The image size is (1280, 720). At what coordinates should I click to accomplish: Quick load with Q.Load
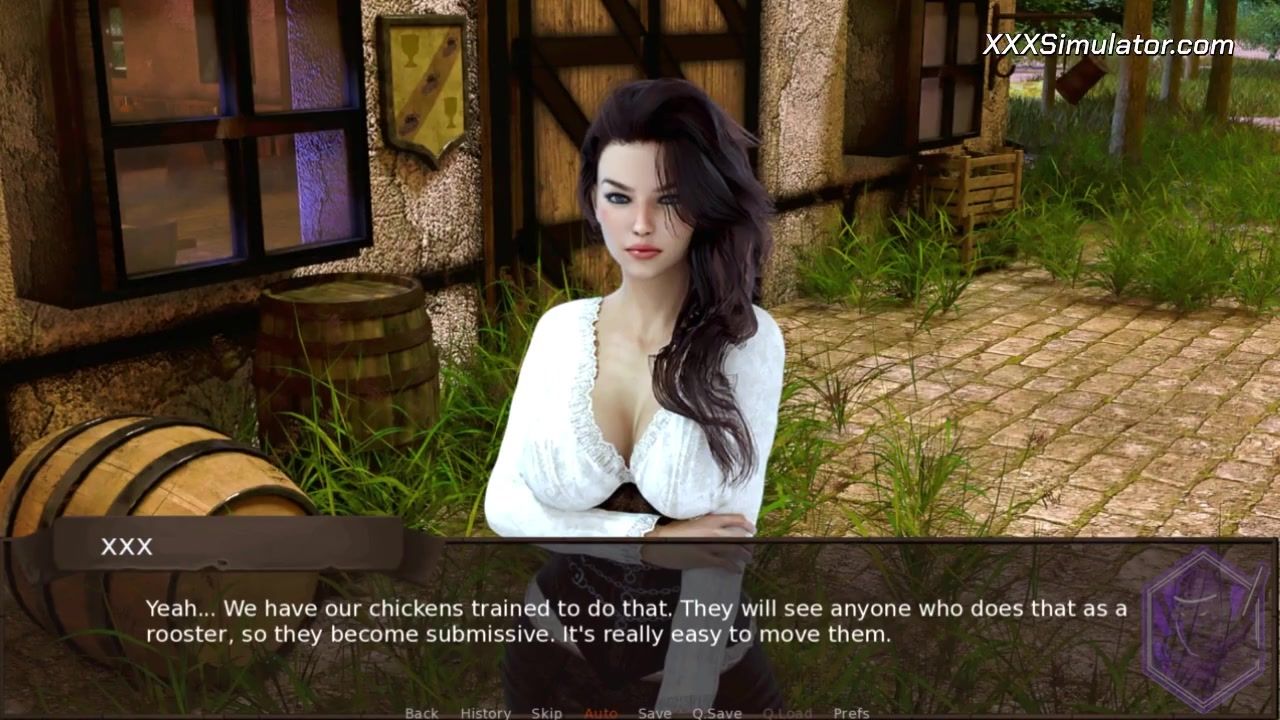[x=787, y=713]
